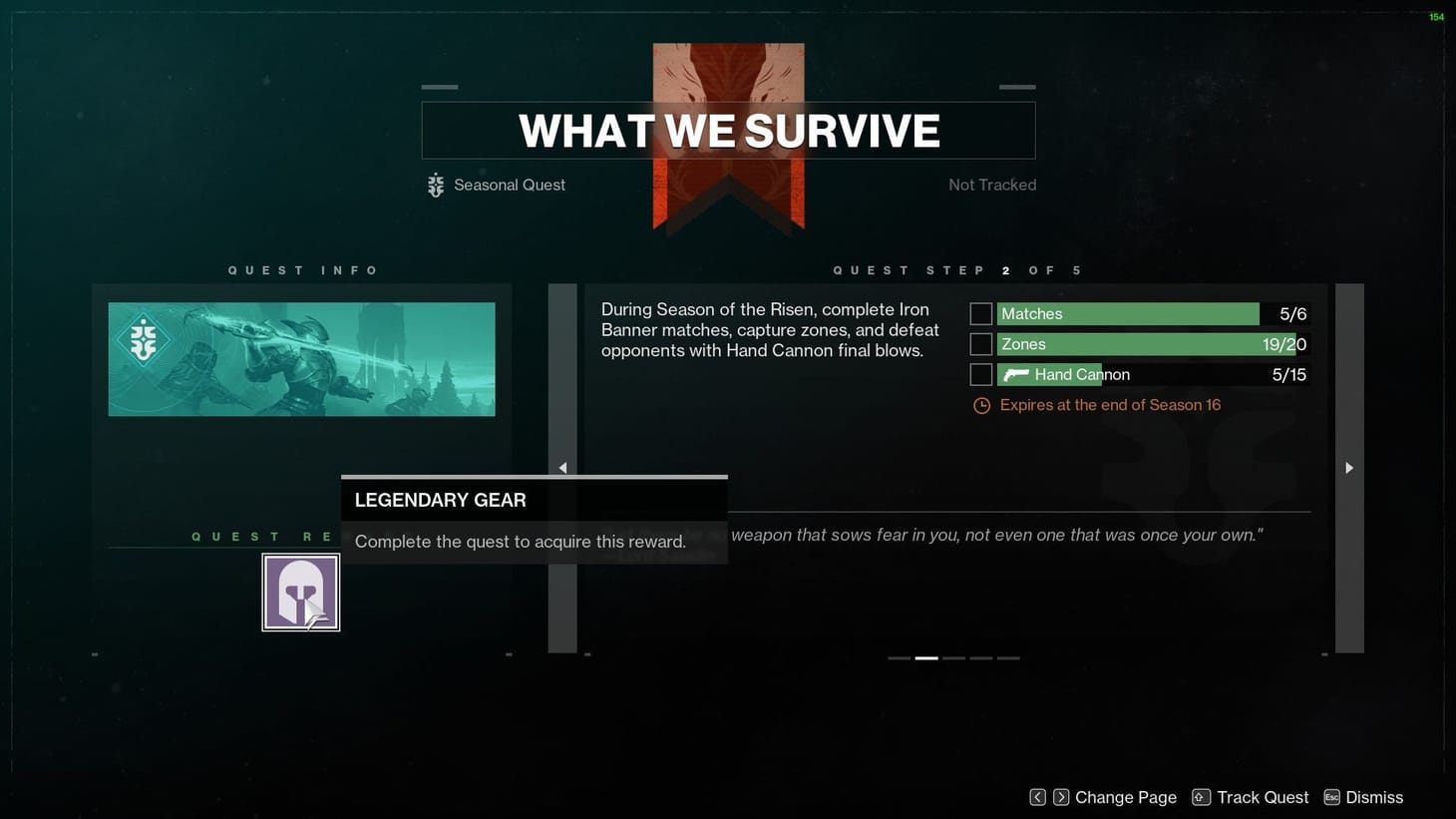Image resolution: width=1456 pixels, height=819 pixels.
Task: Check the Matches objective checkbox
Action: [980, 313]
